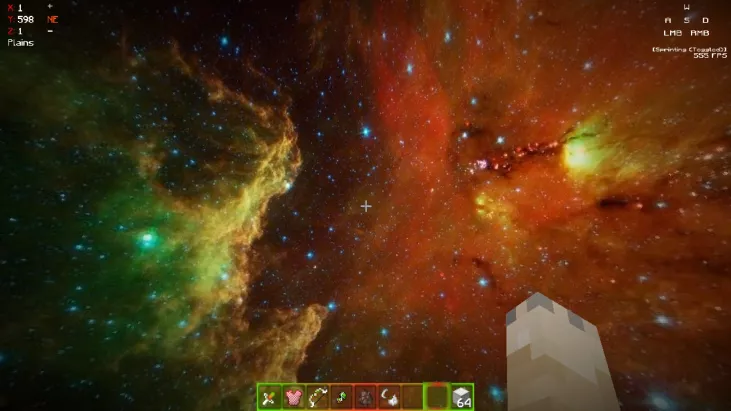731x411 pixels.
Task: Choose the flint and steel hotbar slot
Action: point(389,397)
